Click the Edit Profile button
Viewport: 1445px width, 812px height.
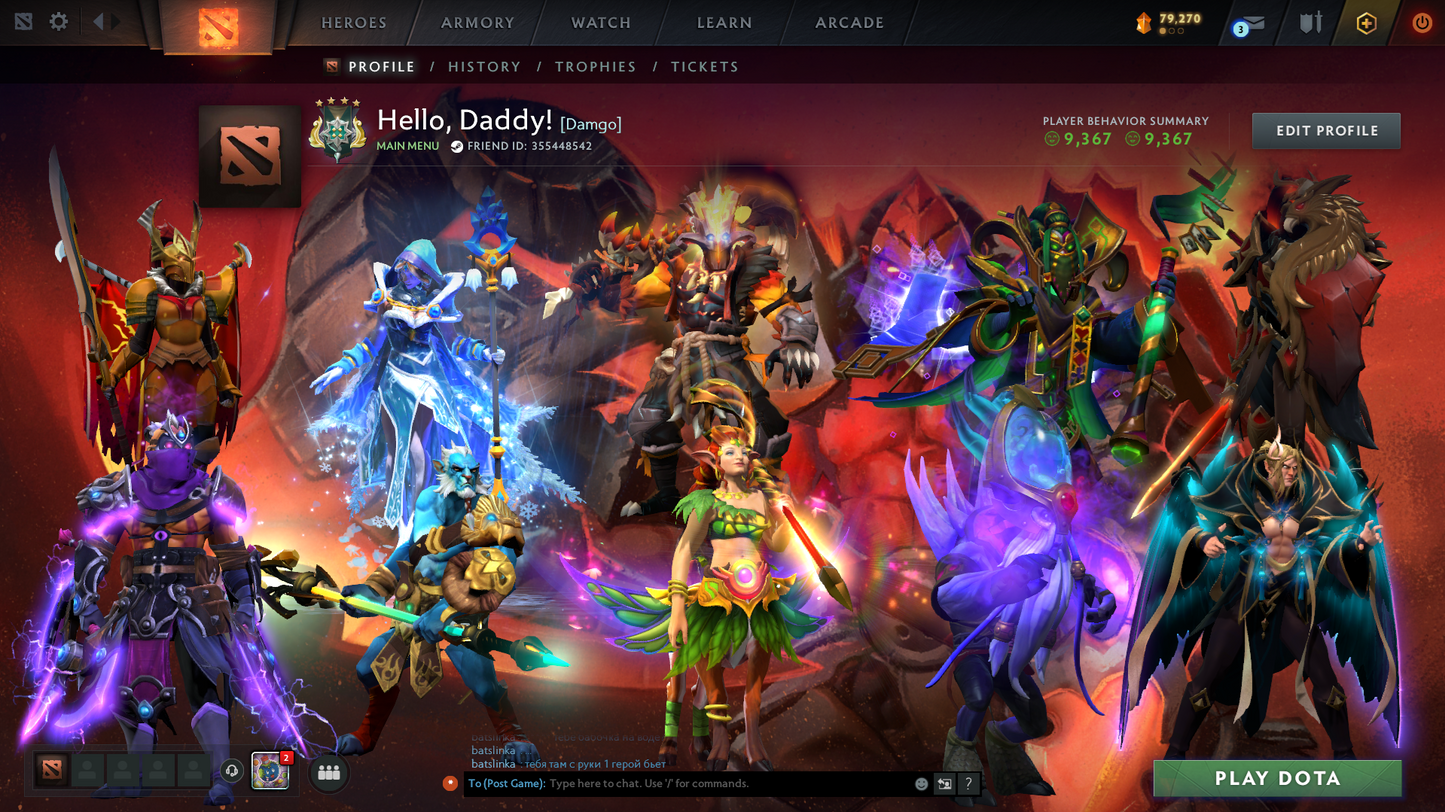tap(1326, 131)
